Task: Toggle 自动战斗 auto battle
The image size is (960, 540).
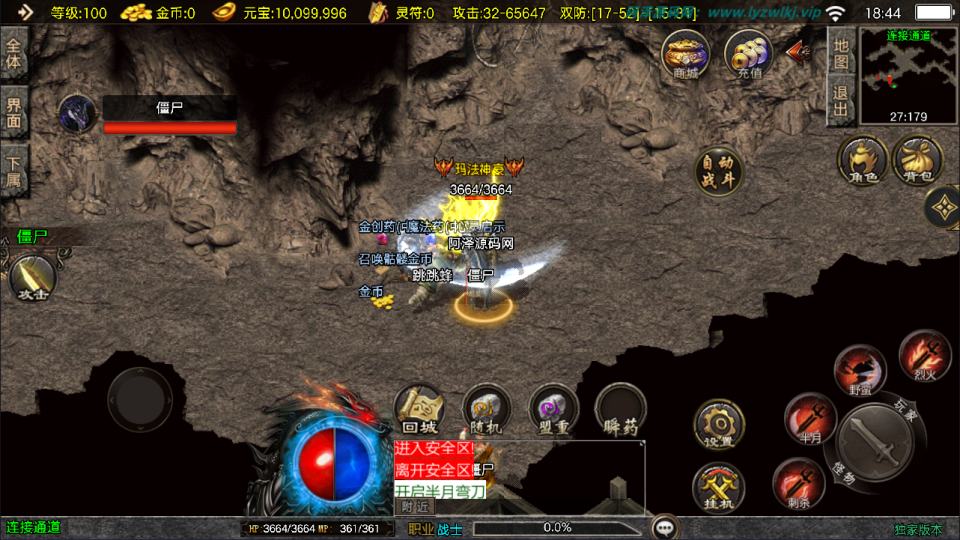Action: 718,172
